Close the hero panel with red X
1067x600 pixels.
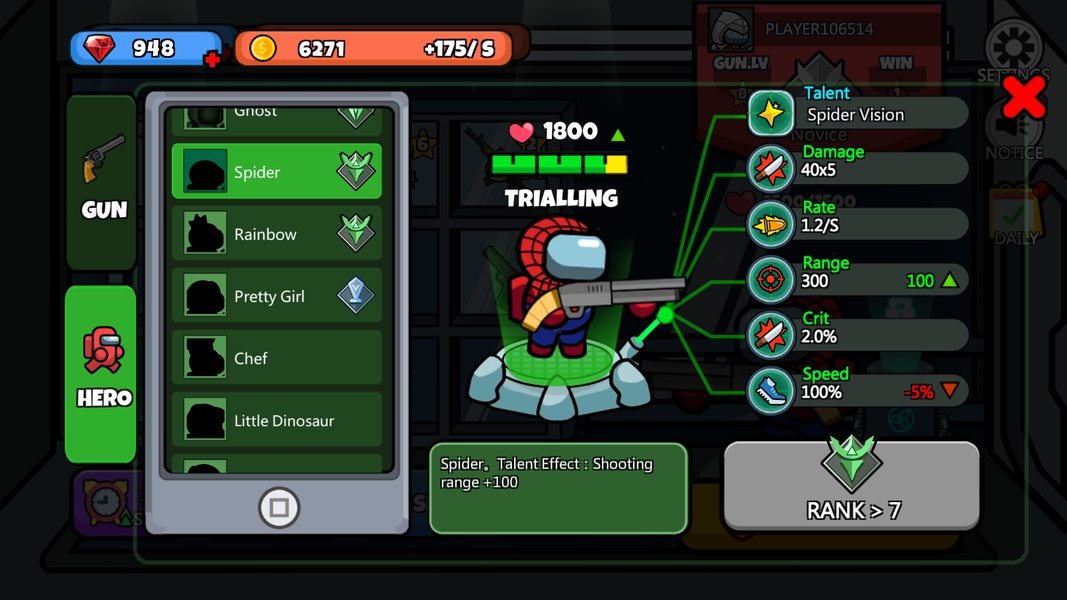[1024, 97]
